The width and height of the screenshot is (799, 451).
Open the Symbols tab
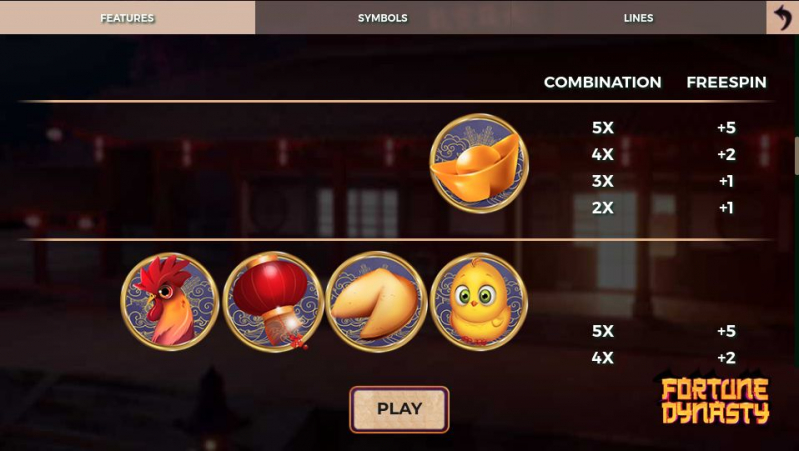point(382,17)
